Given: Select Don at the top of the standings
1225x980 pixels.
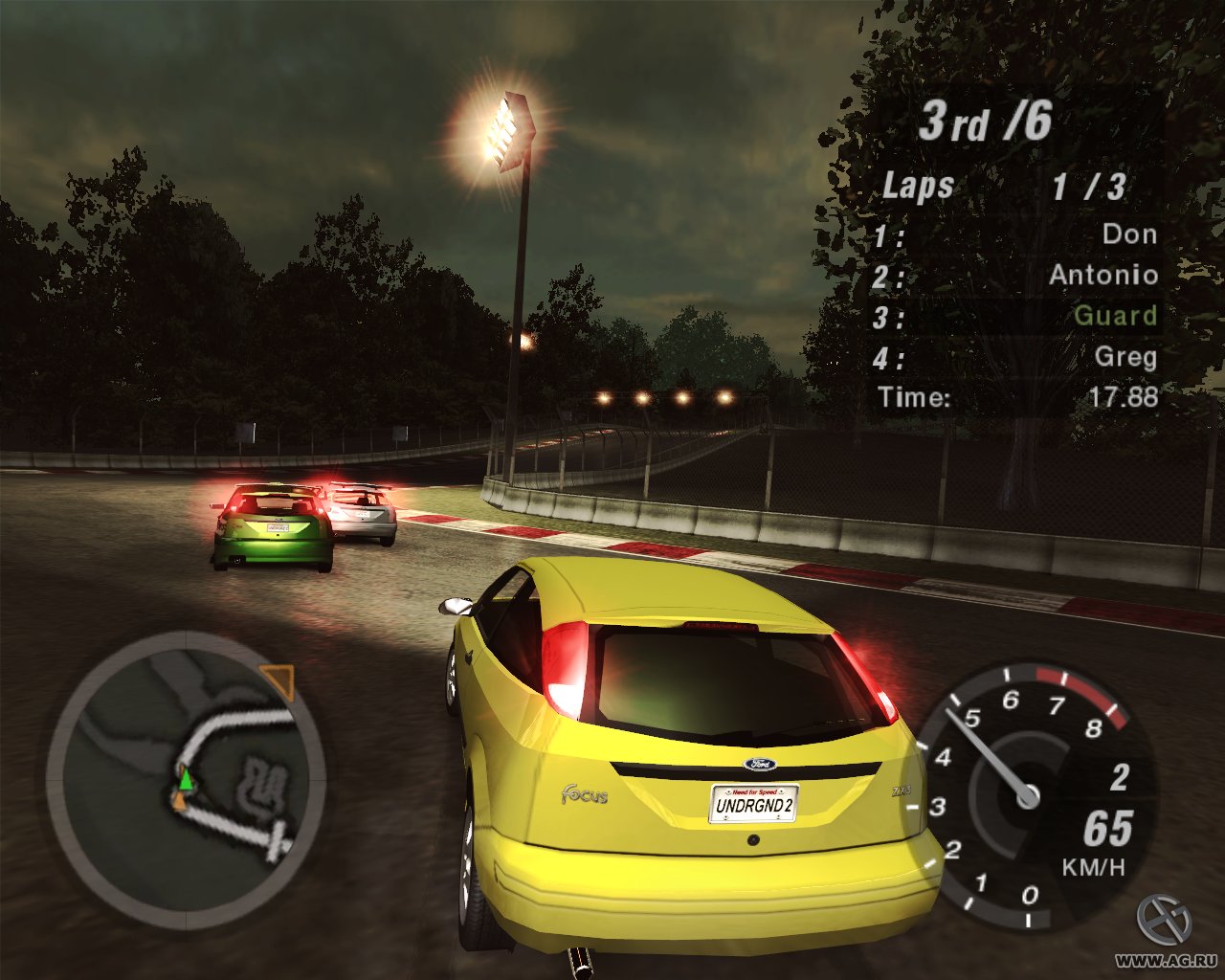Looking at the screenshot, I should (1129, 234).
